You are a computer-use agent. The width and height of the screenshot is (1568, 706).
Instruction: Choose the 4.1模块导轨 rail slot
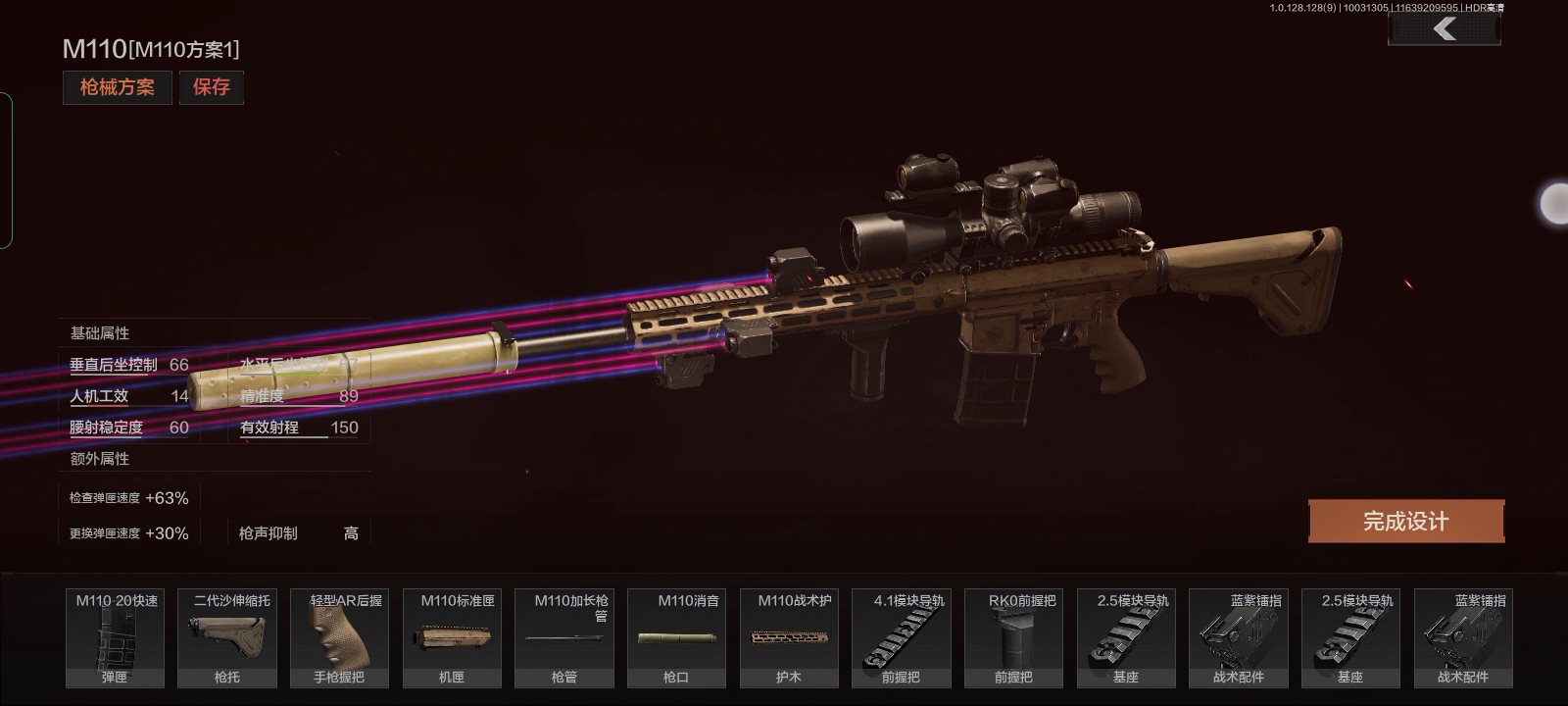point(901,637)
